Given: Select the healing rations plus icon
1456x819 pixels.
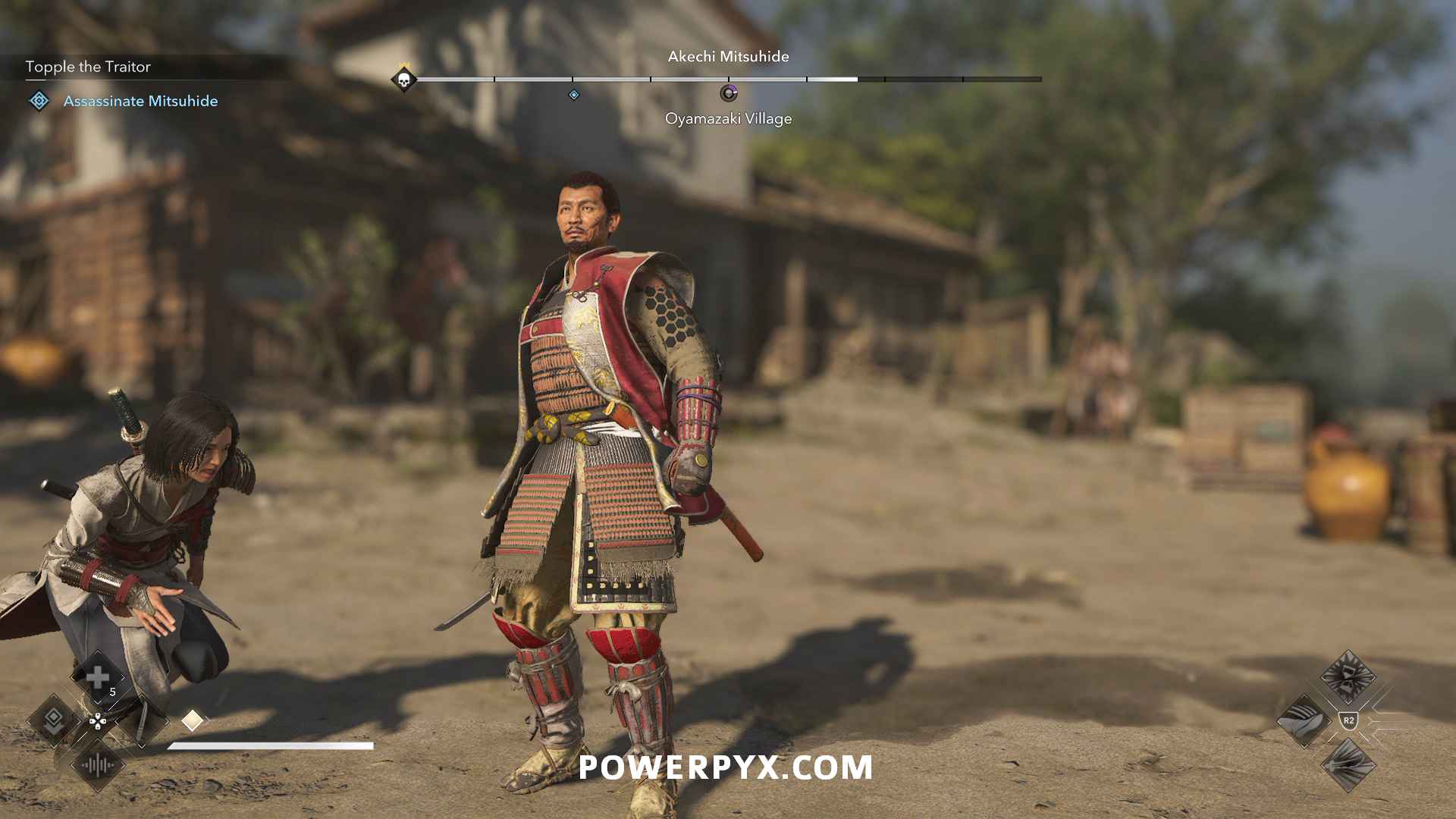Looking at the screenshot, I should coord(98,677).
